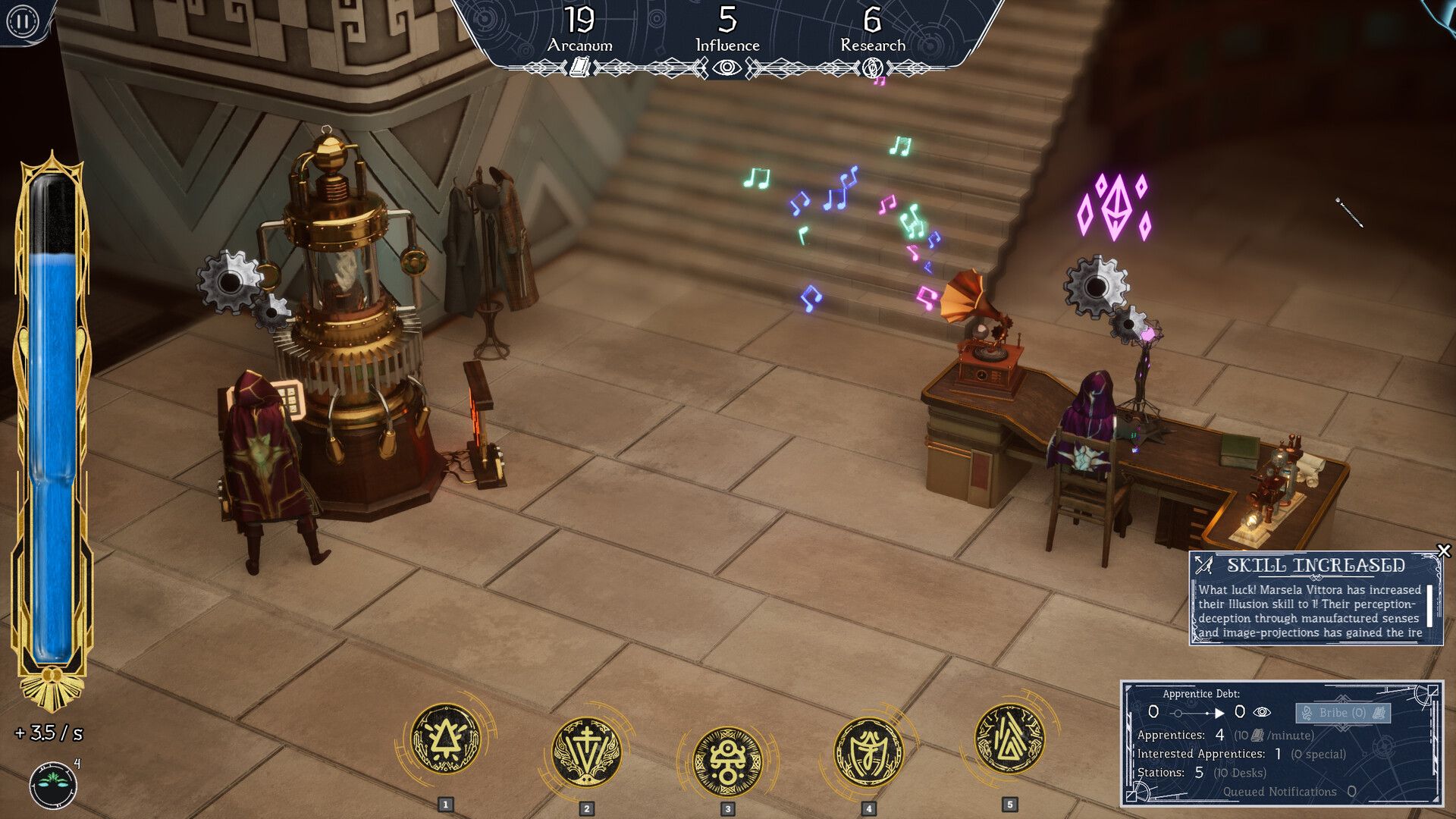Screen dimensions: 1456x819
Task: Click the Research icon in the top bar
Action: tap(874, 68)
